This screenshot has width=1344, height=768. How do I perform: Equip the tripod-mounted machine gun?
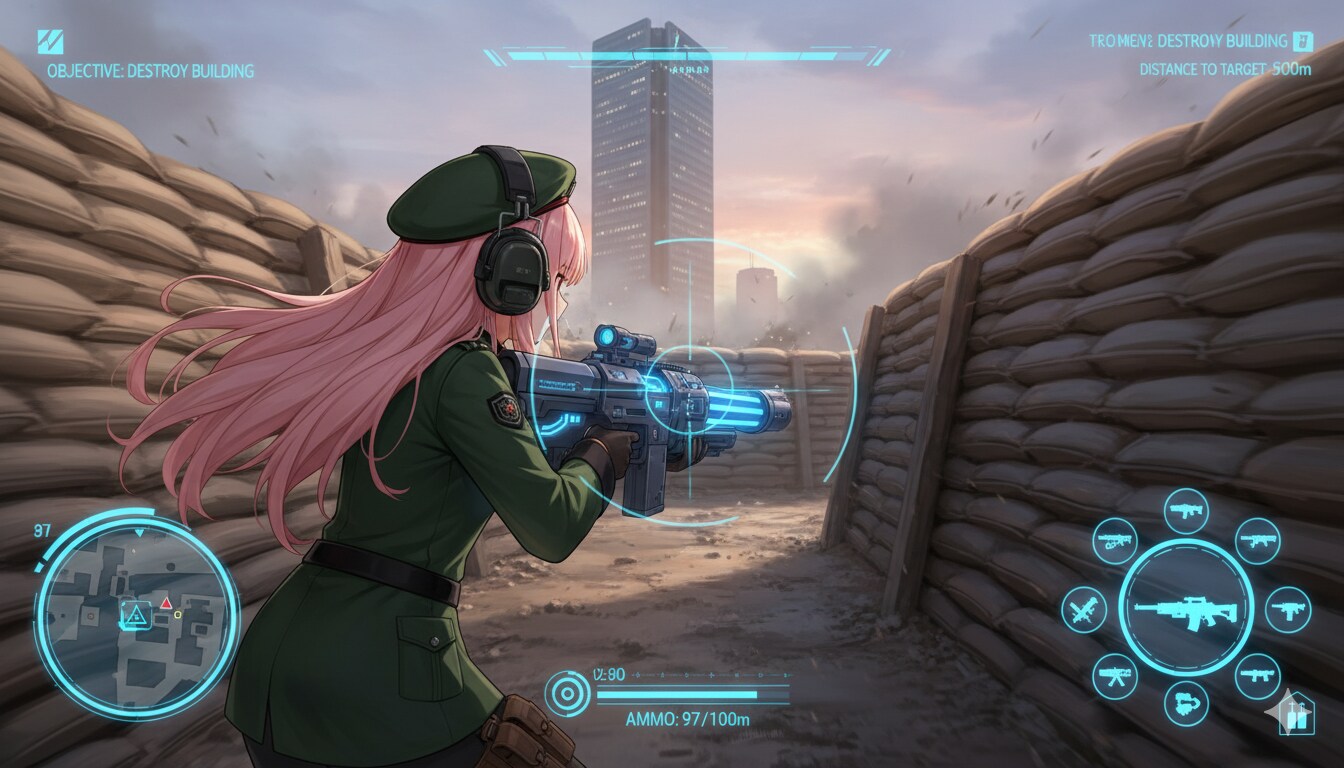[x=1114, y=676]
